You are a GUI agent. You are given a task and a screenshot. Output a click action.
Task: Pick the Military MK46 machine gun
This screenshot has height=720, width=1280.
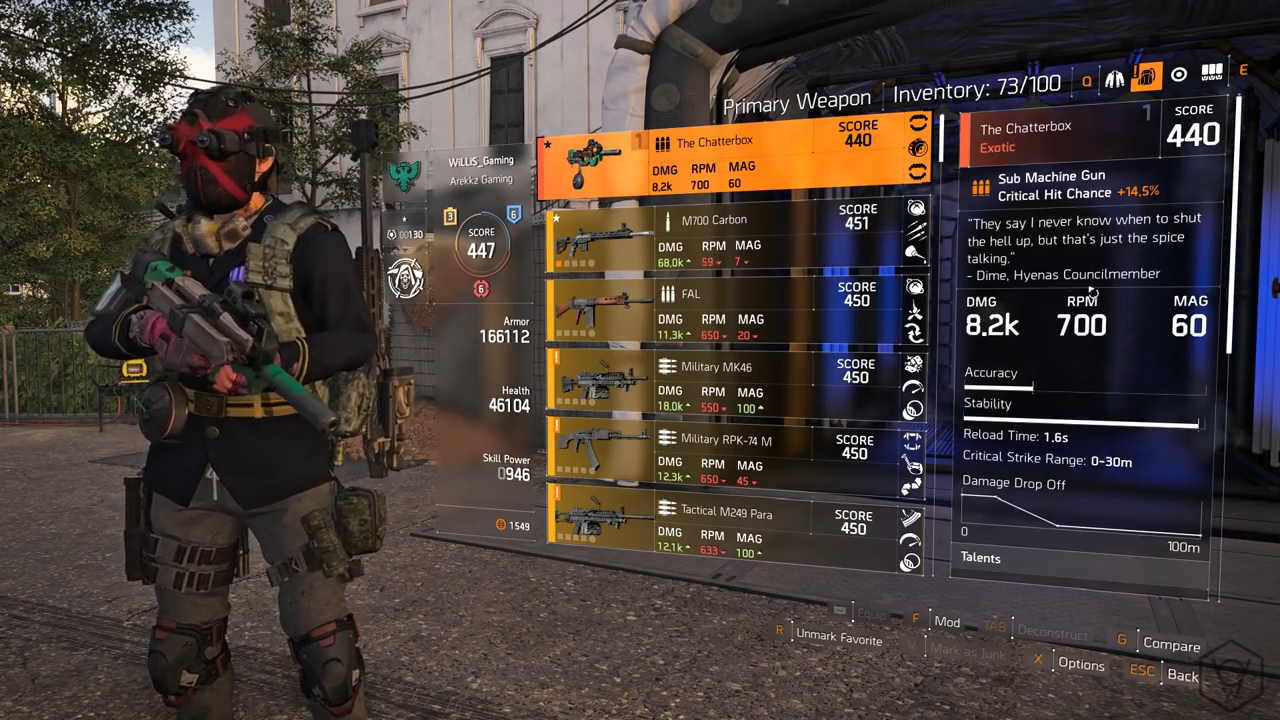[735, 384]
